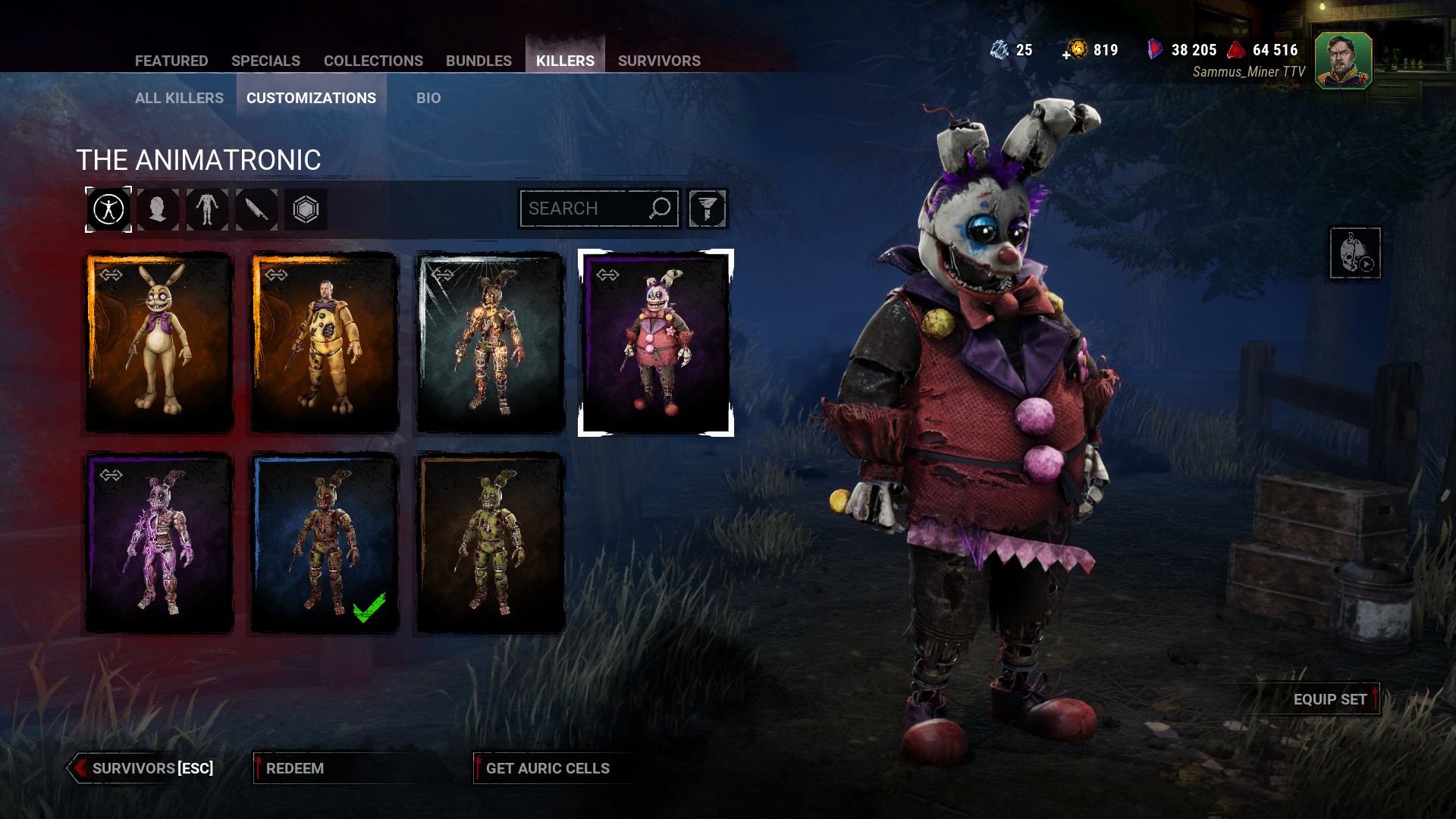Go to the Collections tab
This screenshot has width=1456, height=819.
click(373, 61)
